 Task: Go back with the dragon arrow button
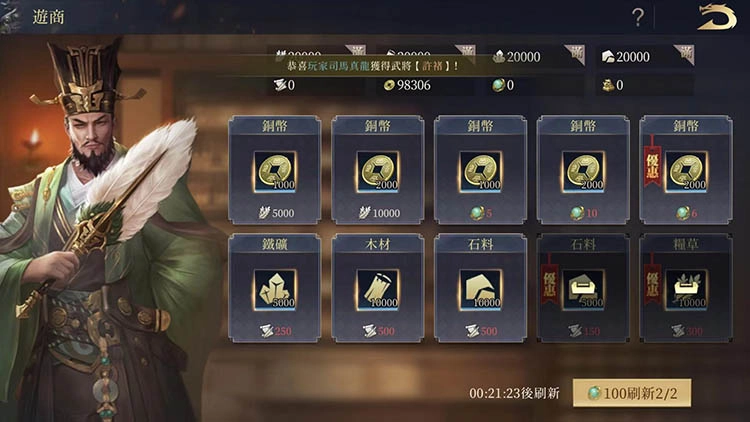[x=716, y=17]
